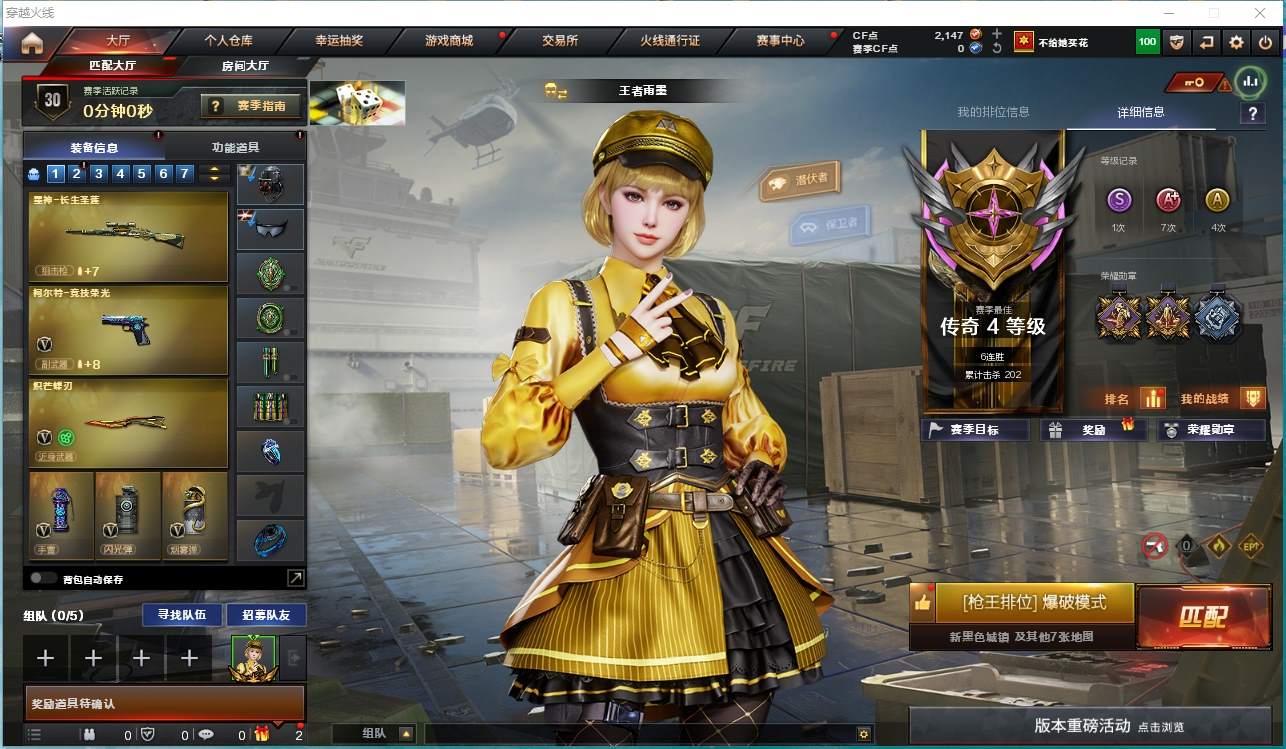1286x749 pixels.
Task: Open the 赛事中心 menu
Action: pos(780,41)
